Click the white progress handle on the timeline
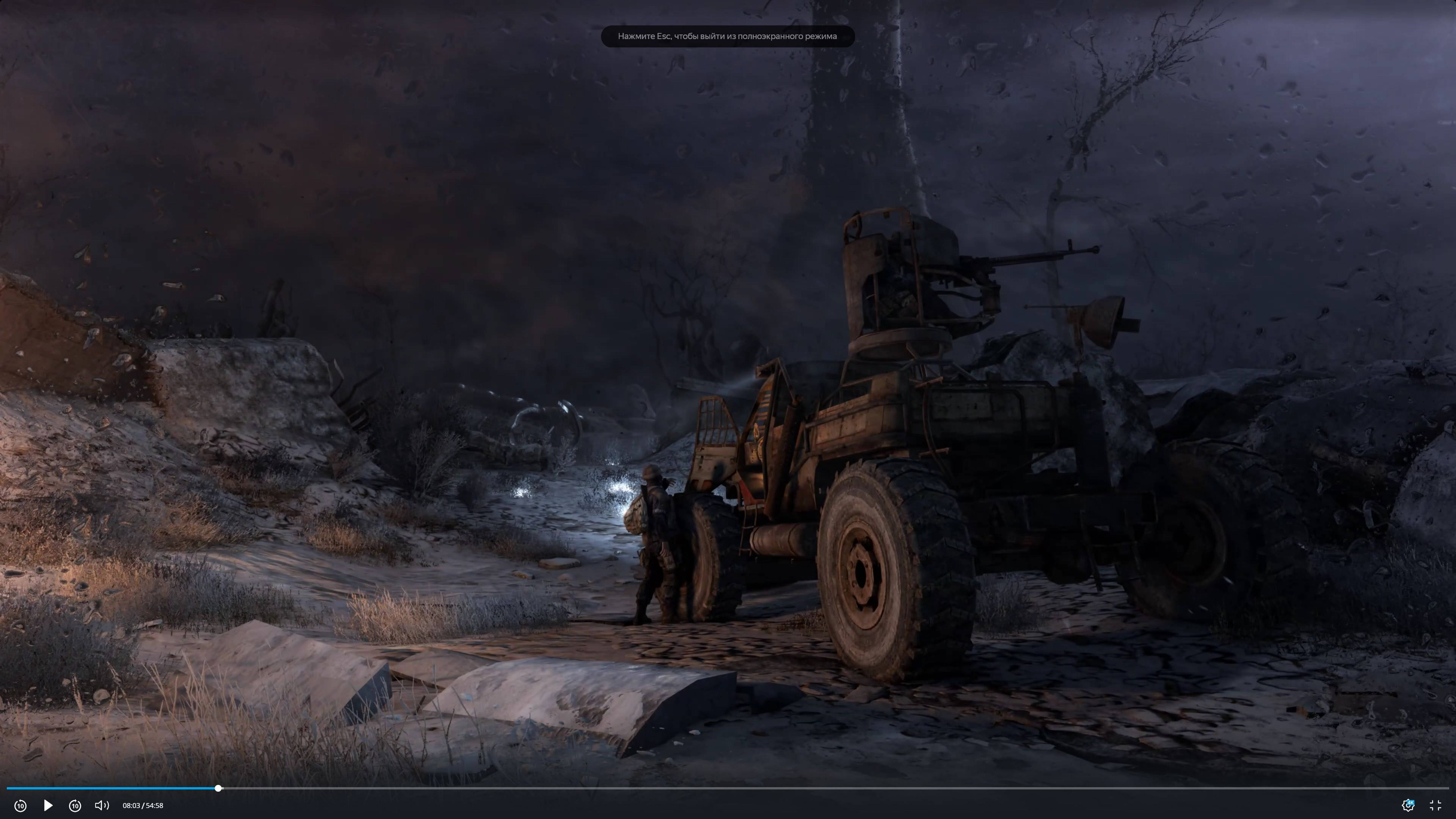This screenshot has height=819, width=1456. 218,788
